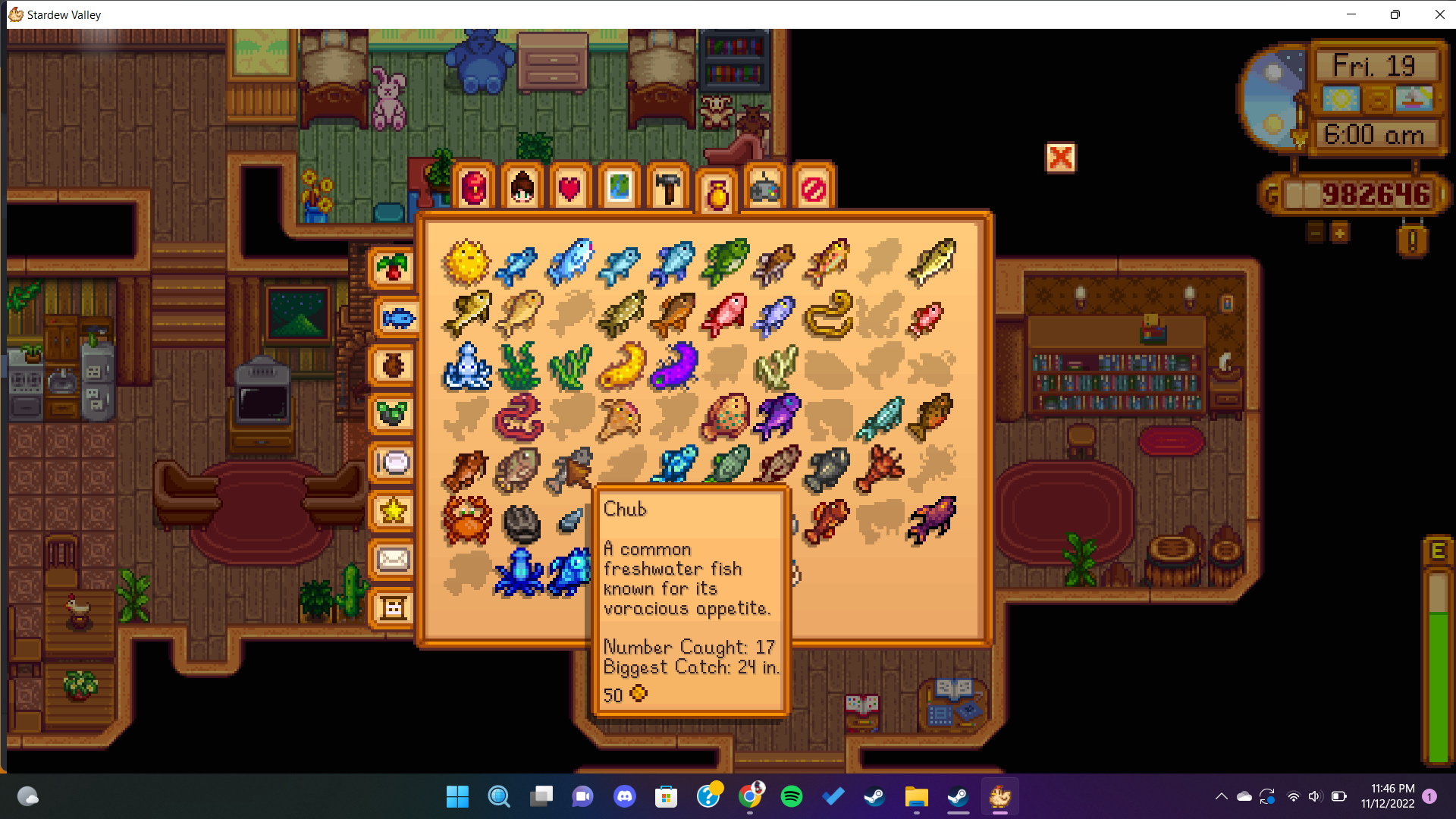Image resolution: width=1456 pixels, height=819 pixels.
Task: Show the letters envelope side tab
Action: [393, 560]
